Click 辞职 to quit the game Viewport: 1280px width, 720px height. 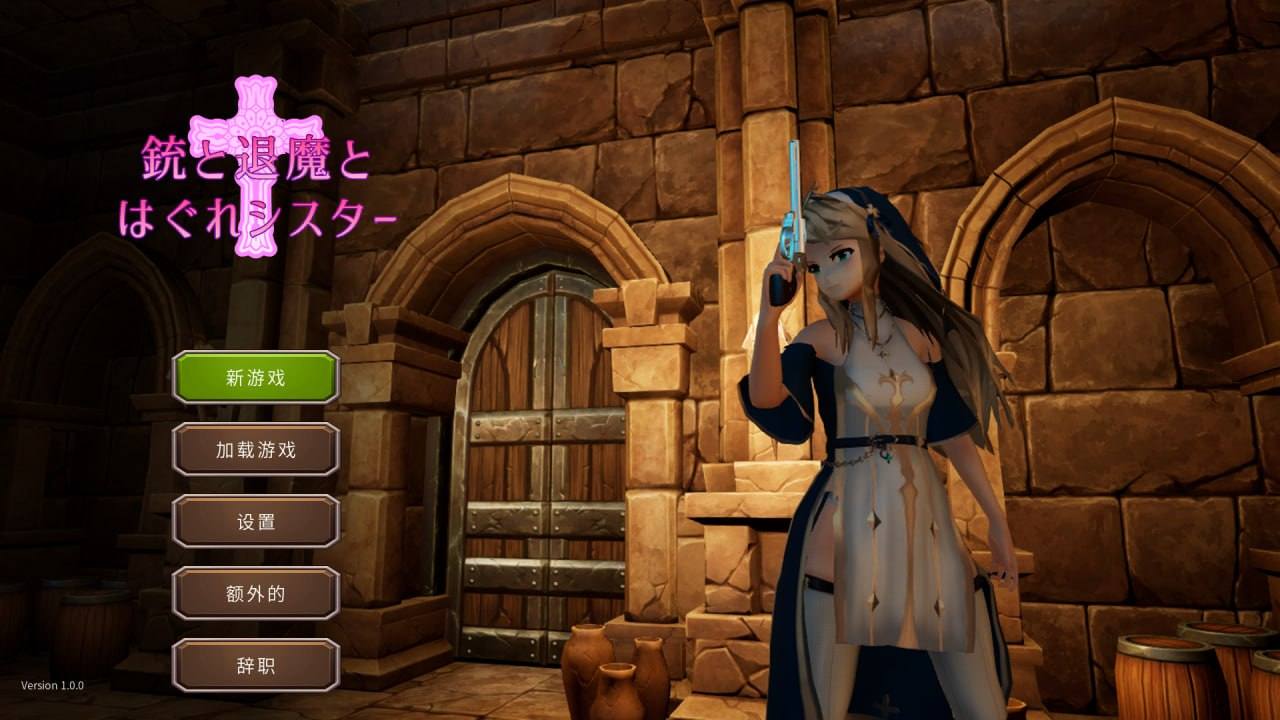[256, 664]
